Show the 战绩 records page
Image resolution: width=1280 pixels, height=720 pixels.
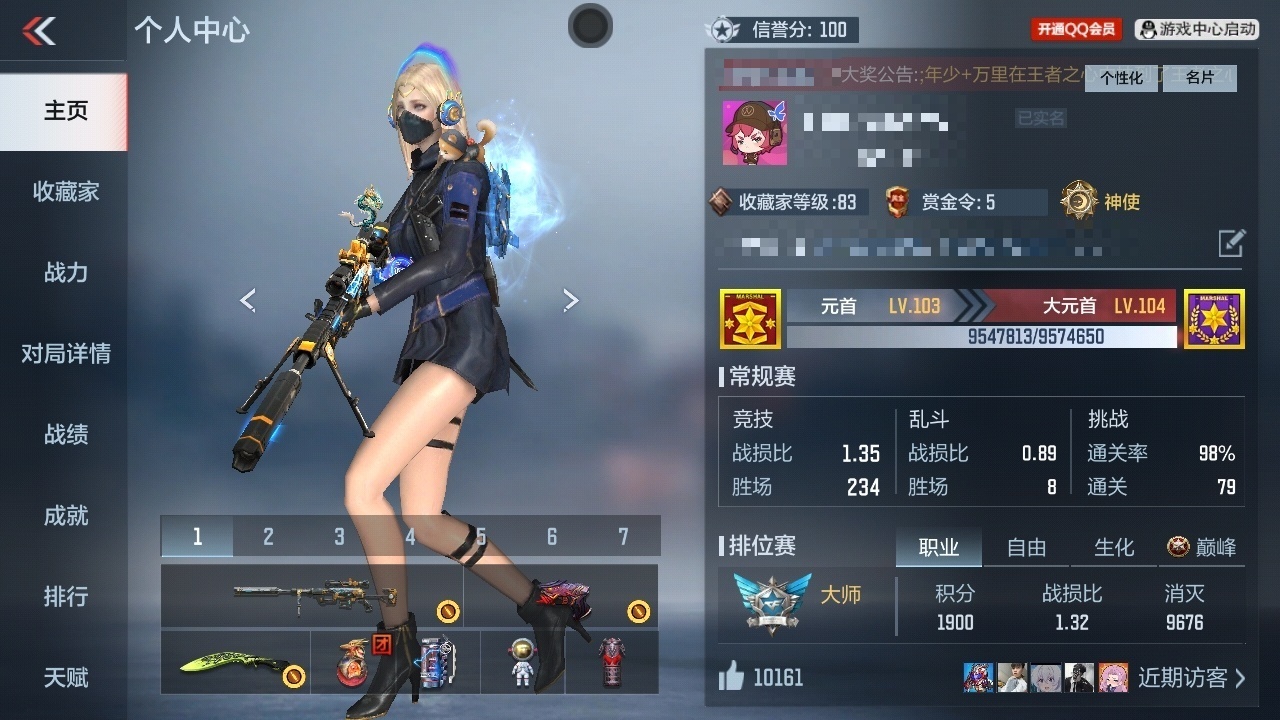pos(65,435)
